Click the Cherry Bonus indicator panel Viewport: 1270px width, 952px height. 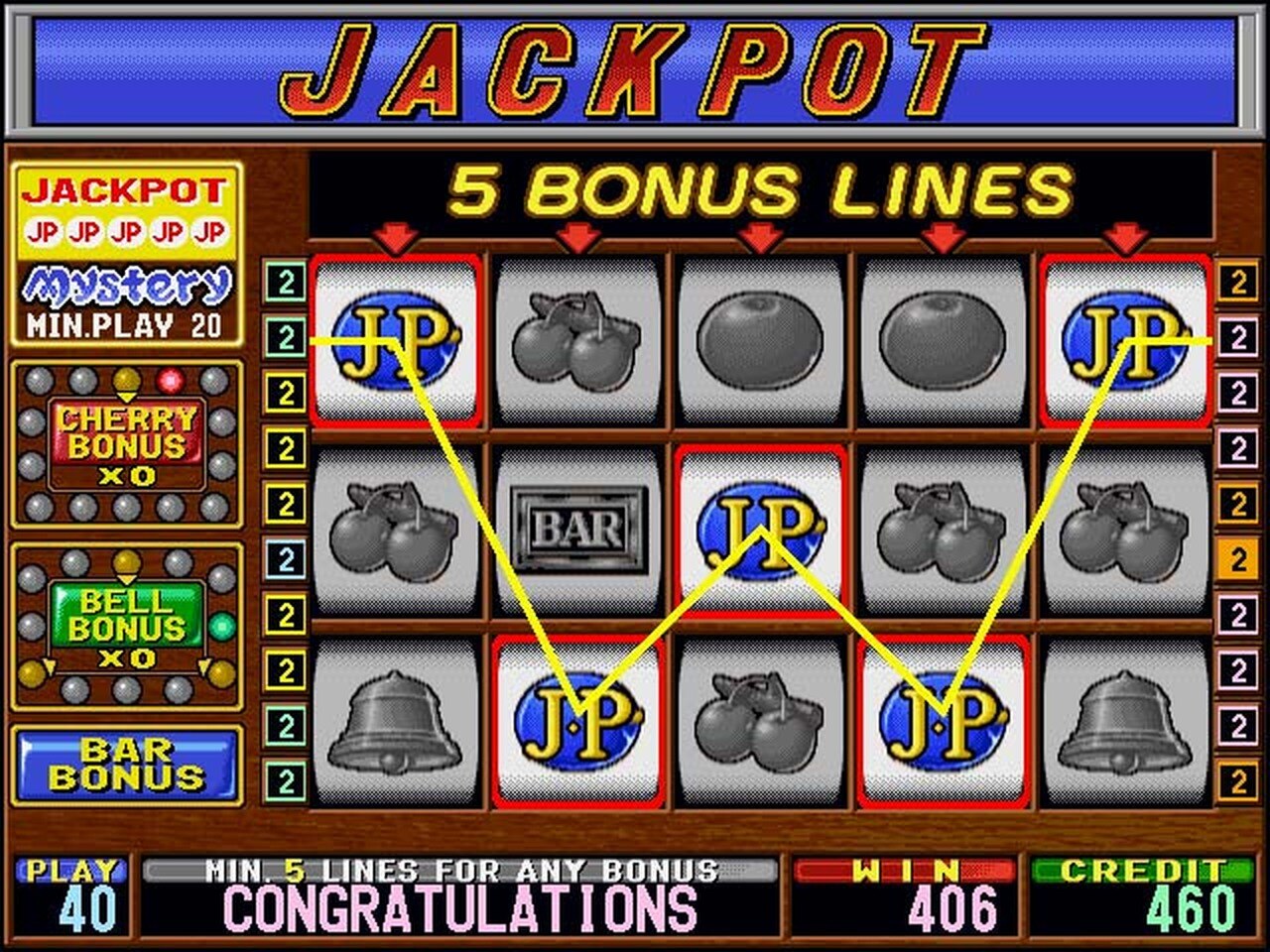pos(126,445)
